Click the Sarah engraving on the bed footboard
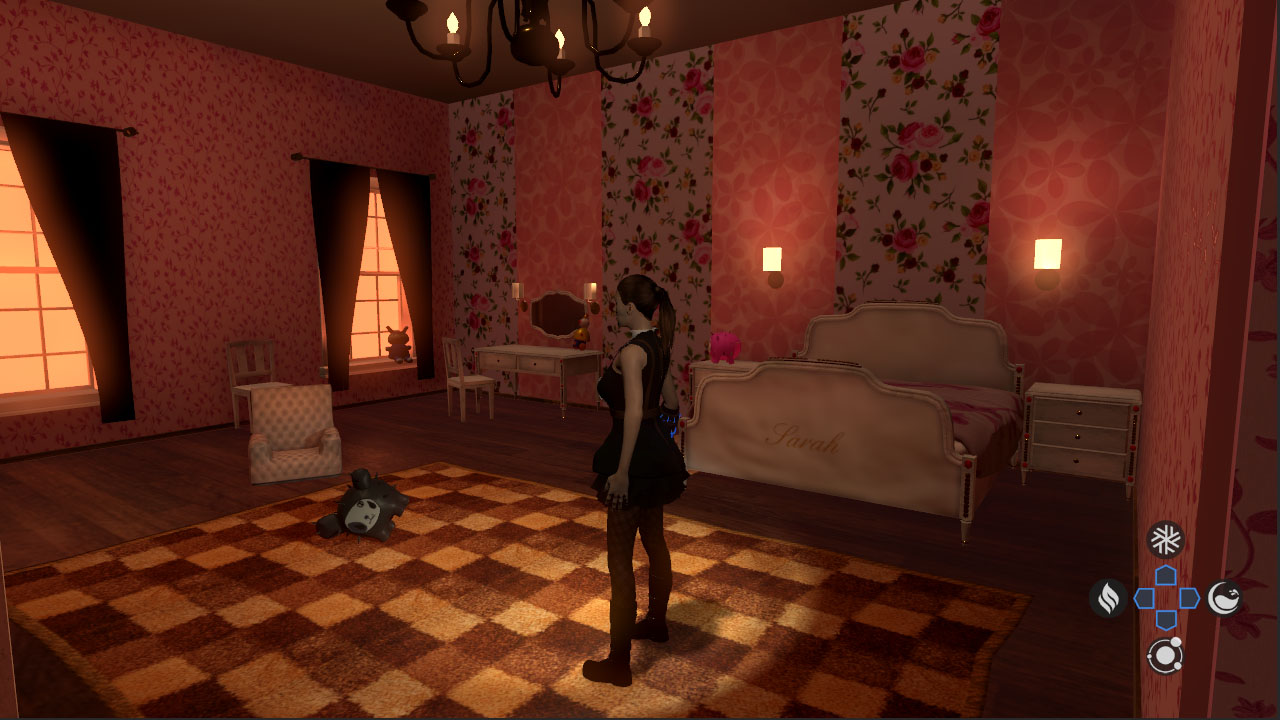Image resolution: width=1280 pixels, height=720 pixels. [800, 438]
